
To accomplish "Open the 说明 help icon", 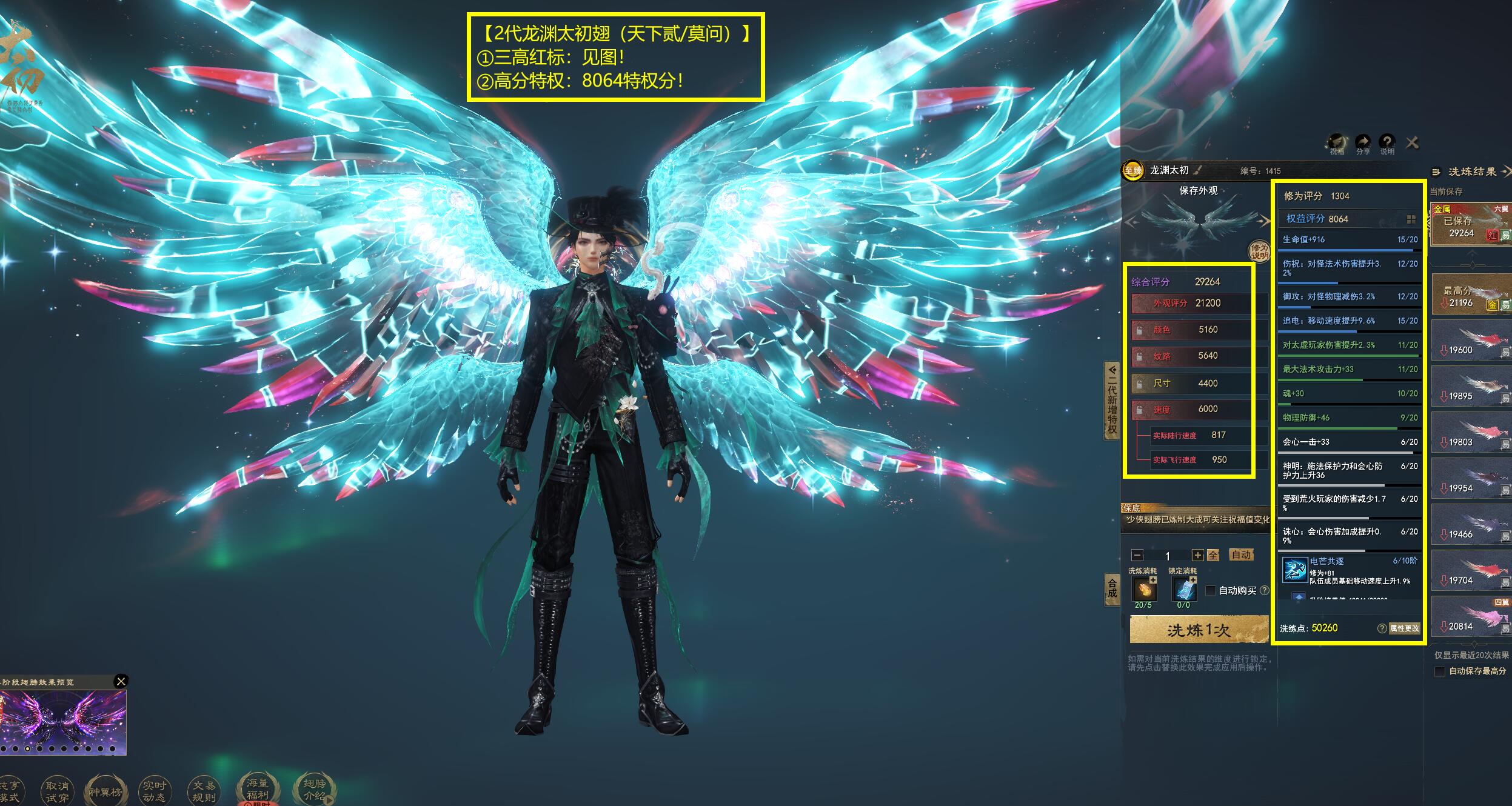I will [x=1387, y=143].
